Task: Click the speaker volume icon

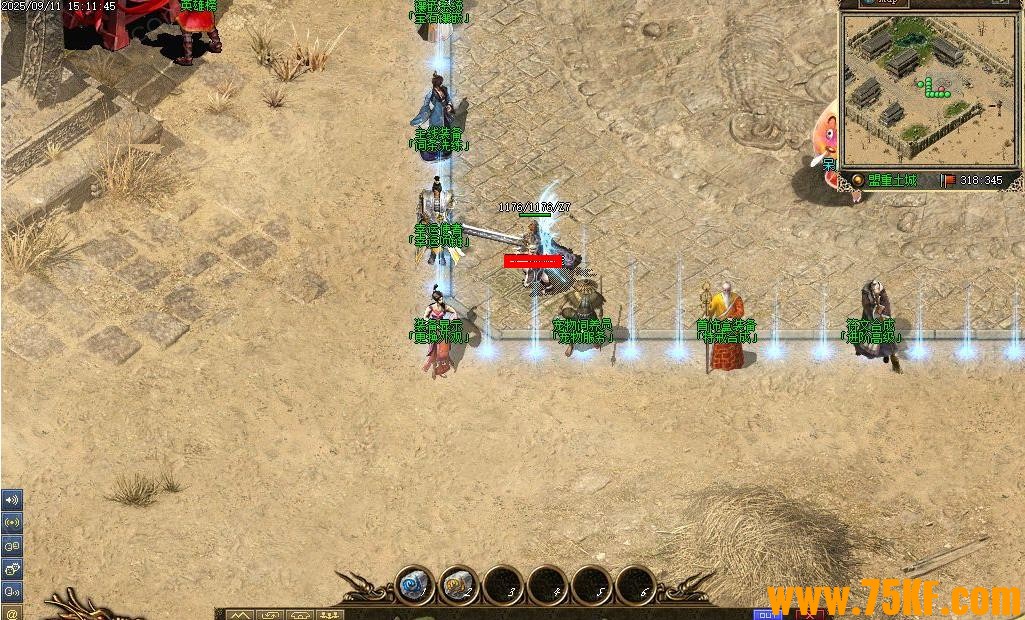Action: 12,500
